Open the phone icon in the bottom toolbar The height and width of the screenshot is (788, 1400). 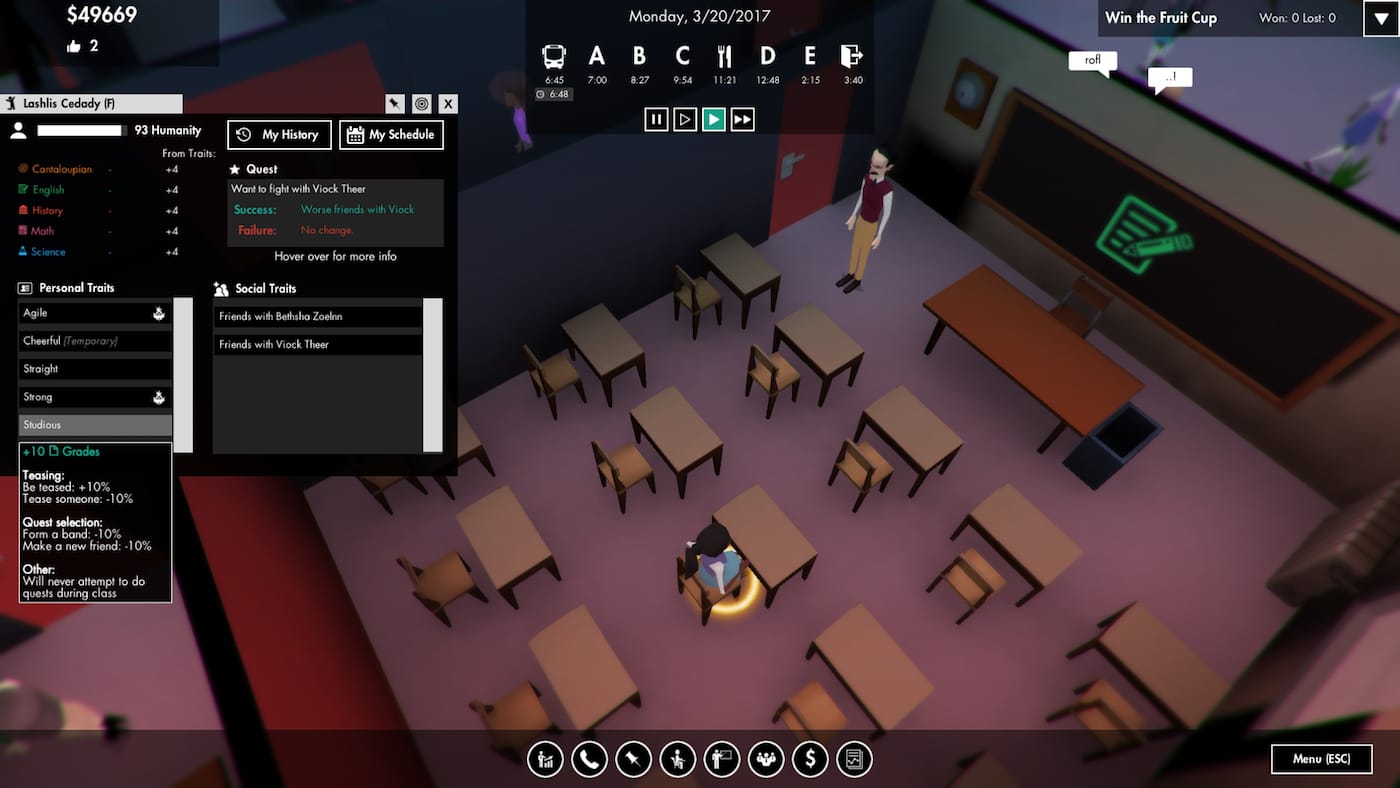(x=589, y=759)
